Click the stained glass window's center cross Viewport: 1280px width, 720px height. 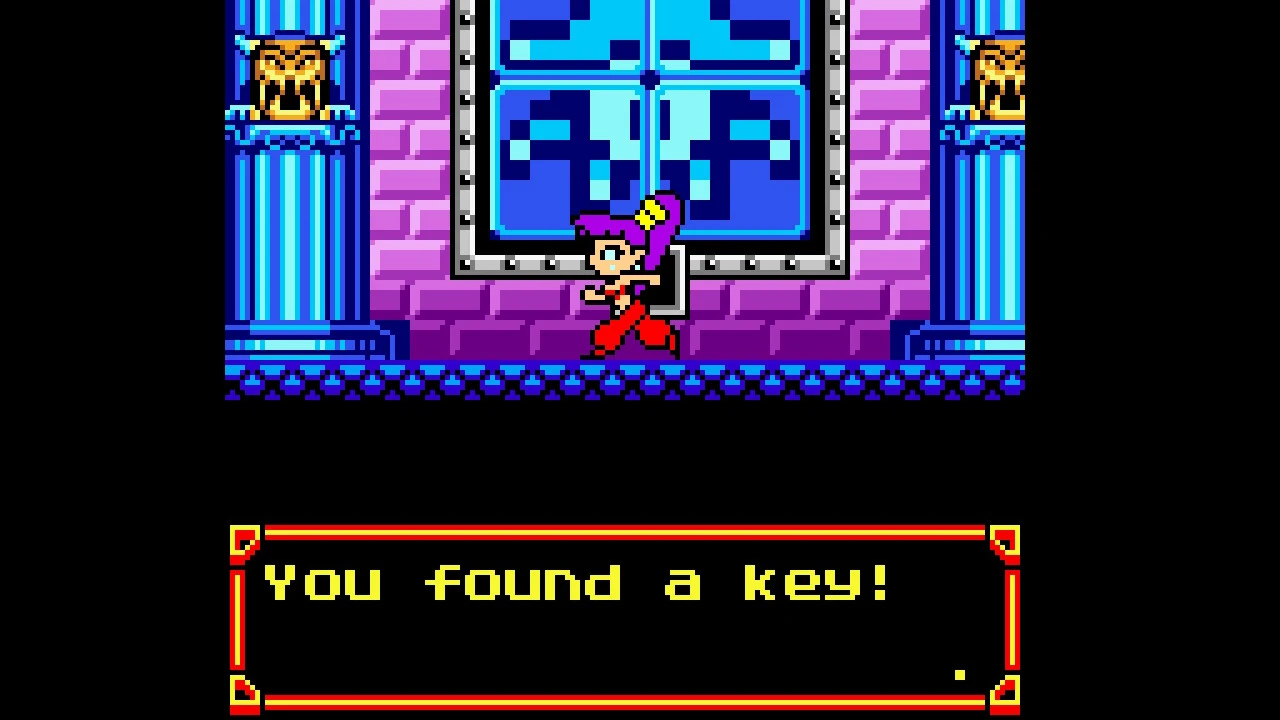point(650,80)
